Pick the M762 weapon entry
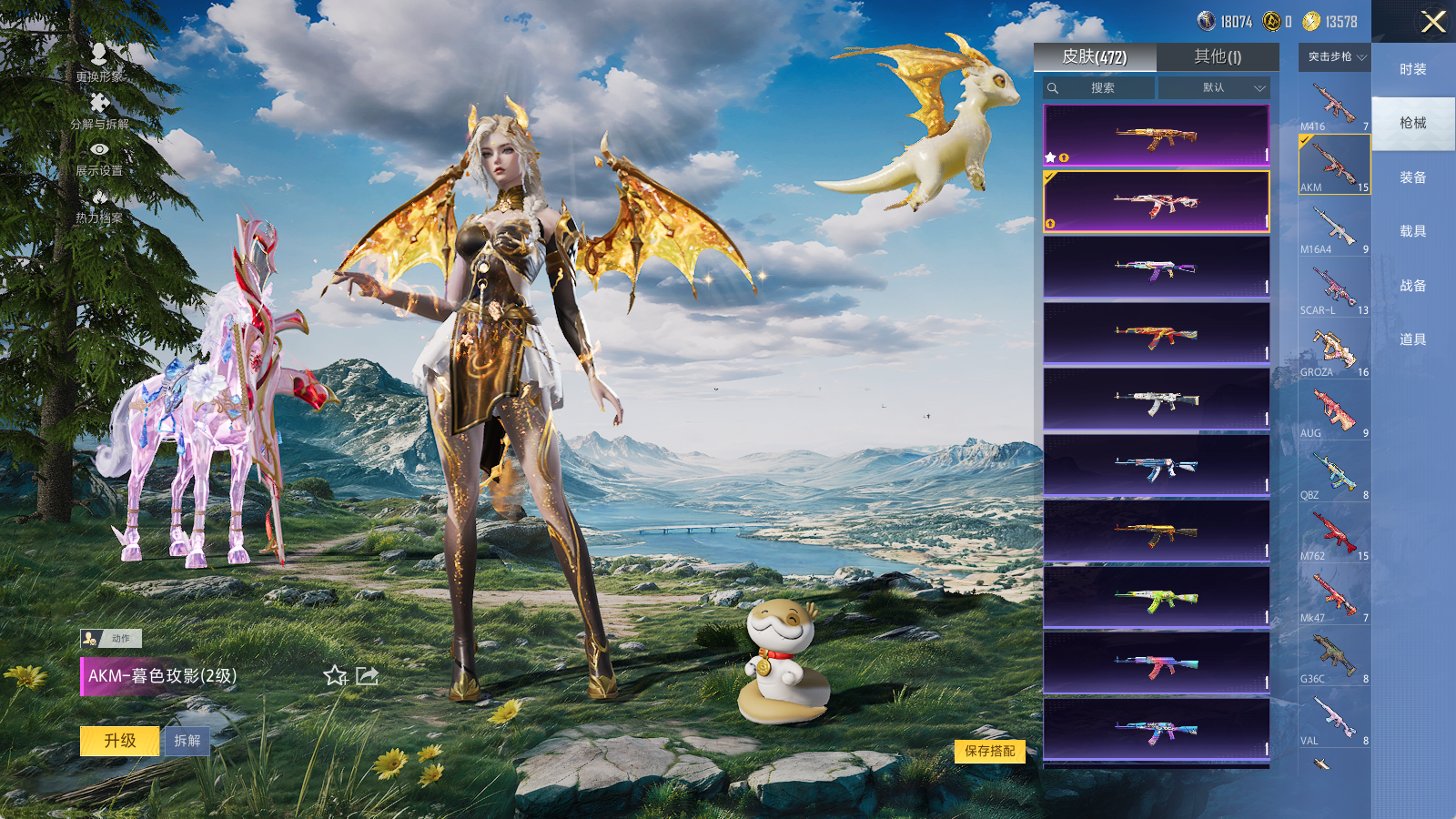The image size is (1456, 819). (1334, 535)
